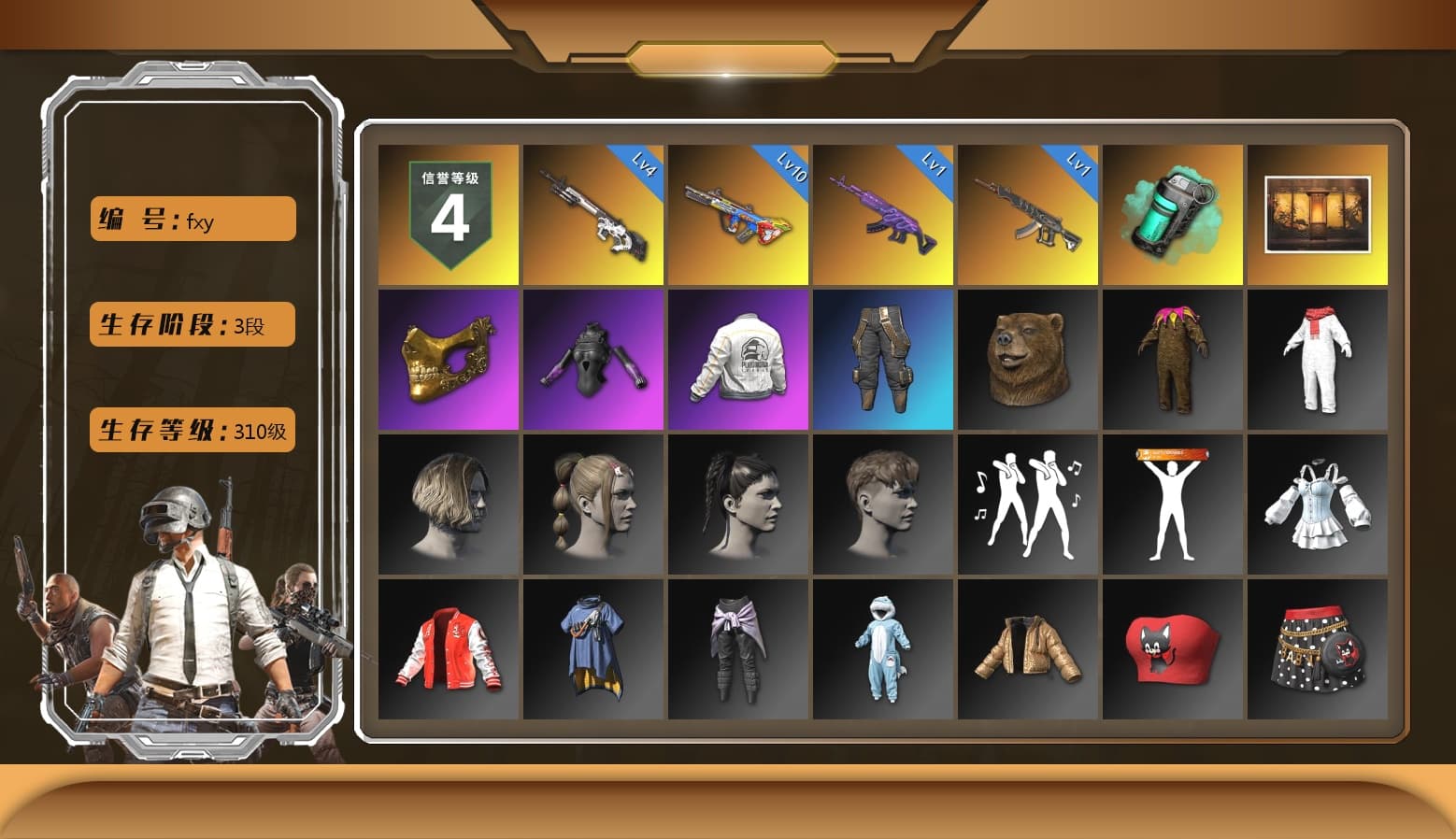View the black Lv1 assault rifle skin
Screen dimensions: 1456x839
coord(1028,215)
